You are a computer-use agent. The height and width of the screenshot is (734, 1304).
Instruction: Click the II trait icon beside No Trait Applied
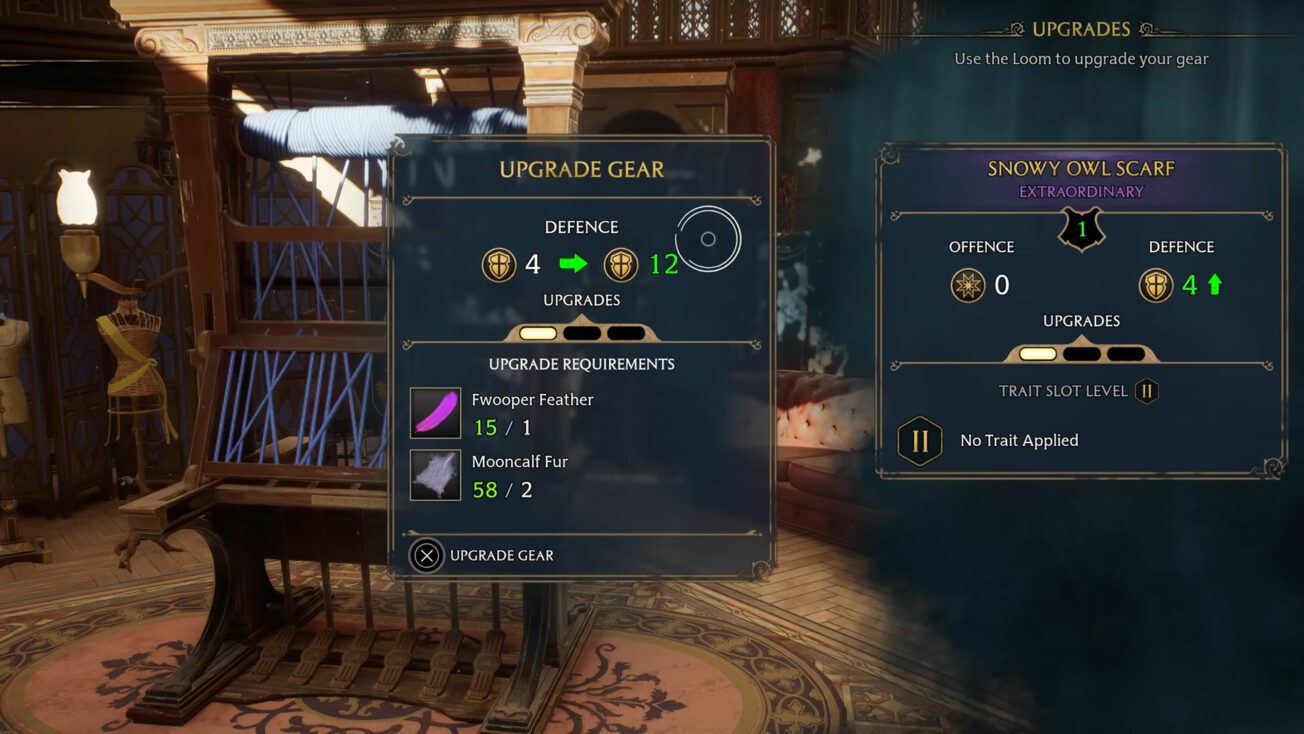point(919,440)
